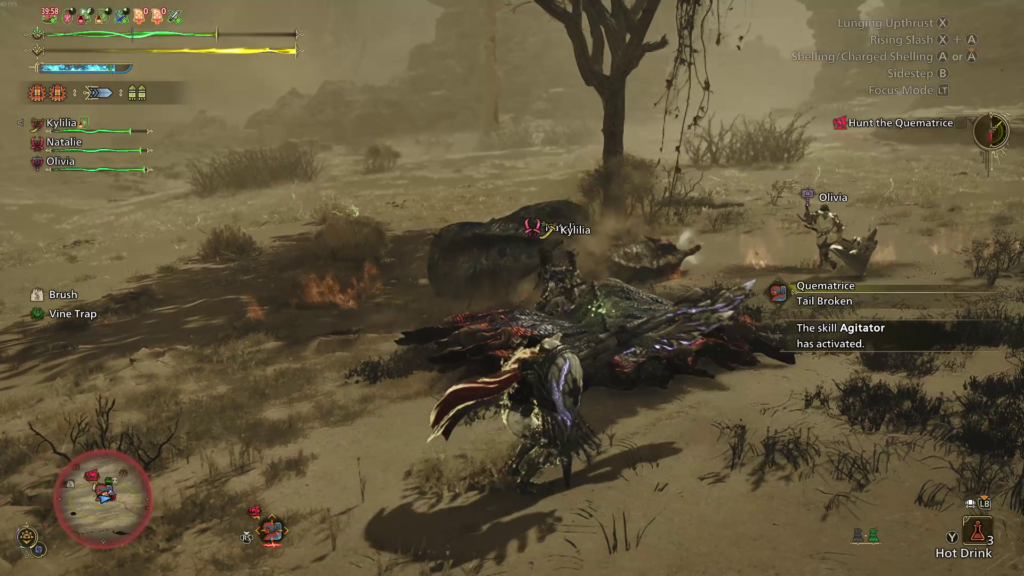The image size is (1024, 576).
Task: Open the Hunt the Quematrice objective
Action: 900,123
